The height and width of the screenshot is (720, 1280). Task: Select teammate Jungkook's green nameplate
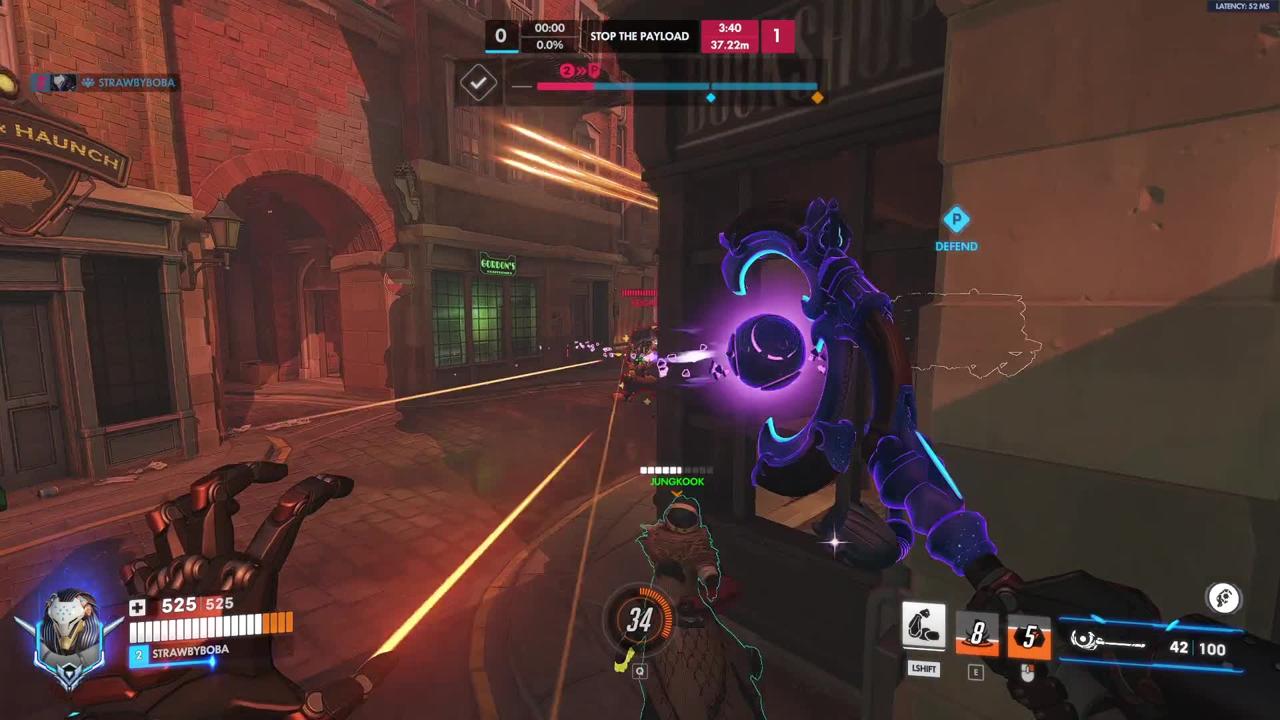tap(677, 481)
